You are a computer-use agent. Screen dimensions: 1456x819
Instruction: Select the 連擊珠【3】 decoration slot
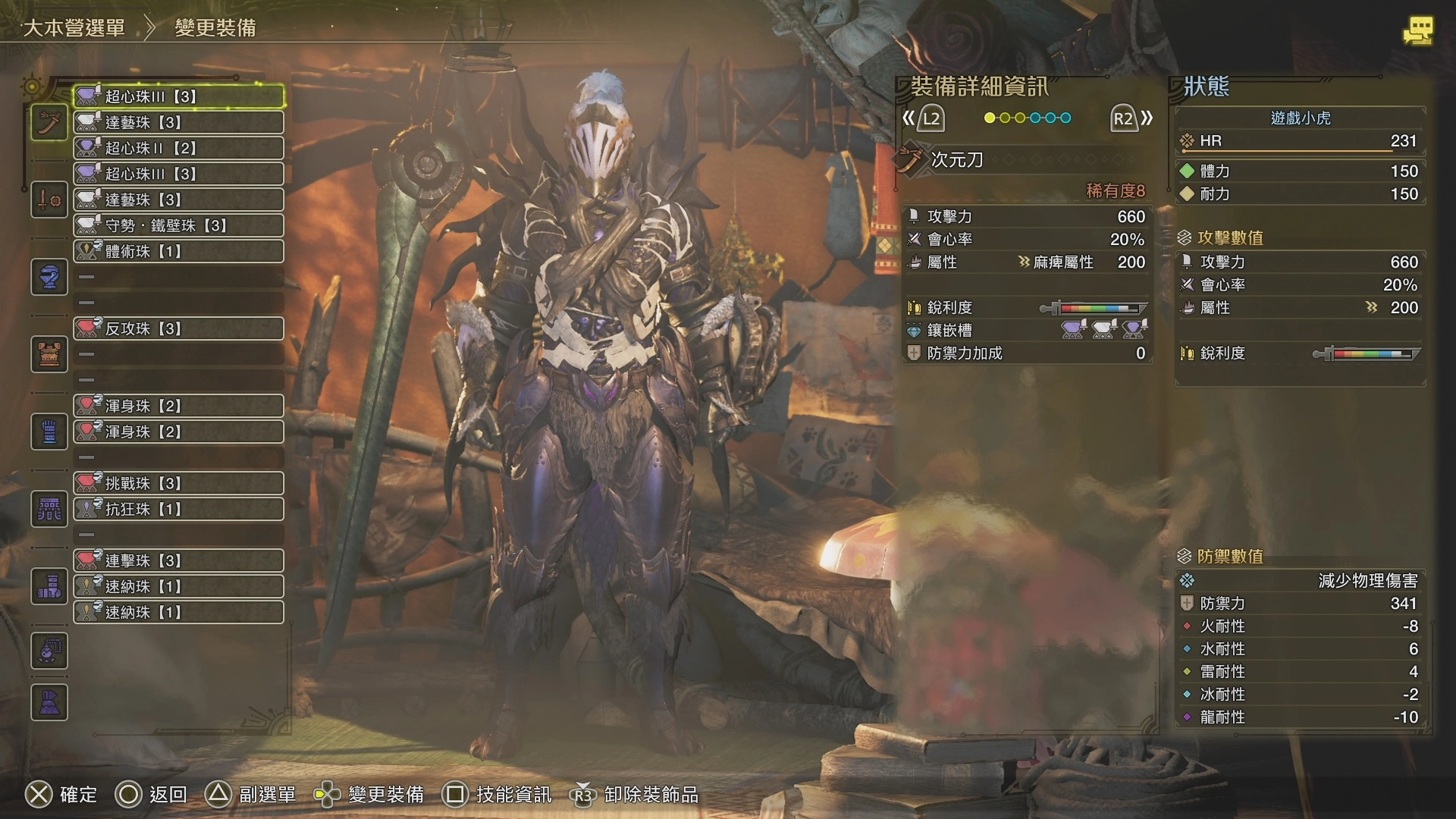click(x=179, y=560)
